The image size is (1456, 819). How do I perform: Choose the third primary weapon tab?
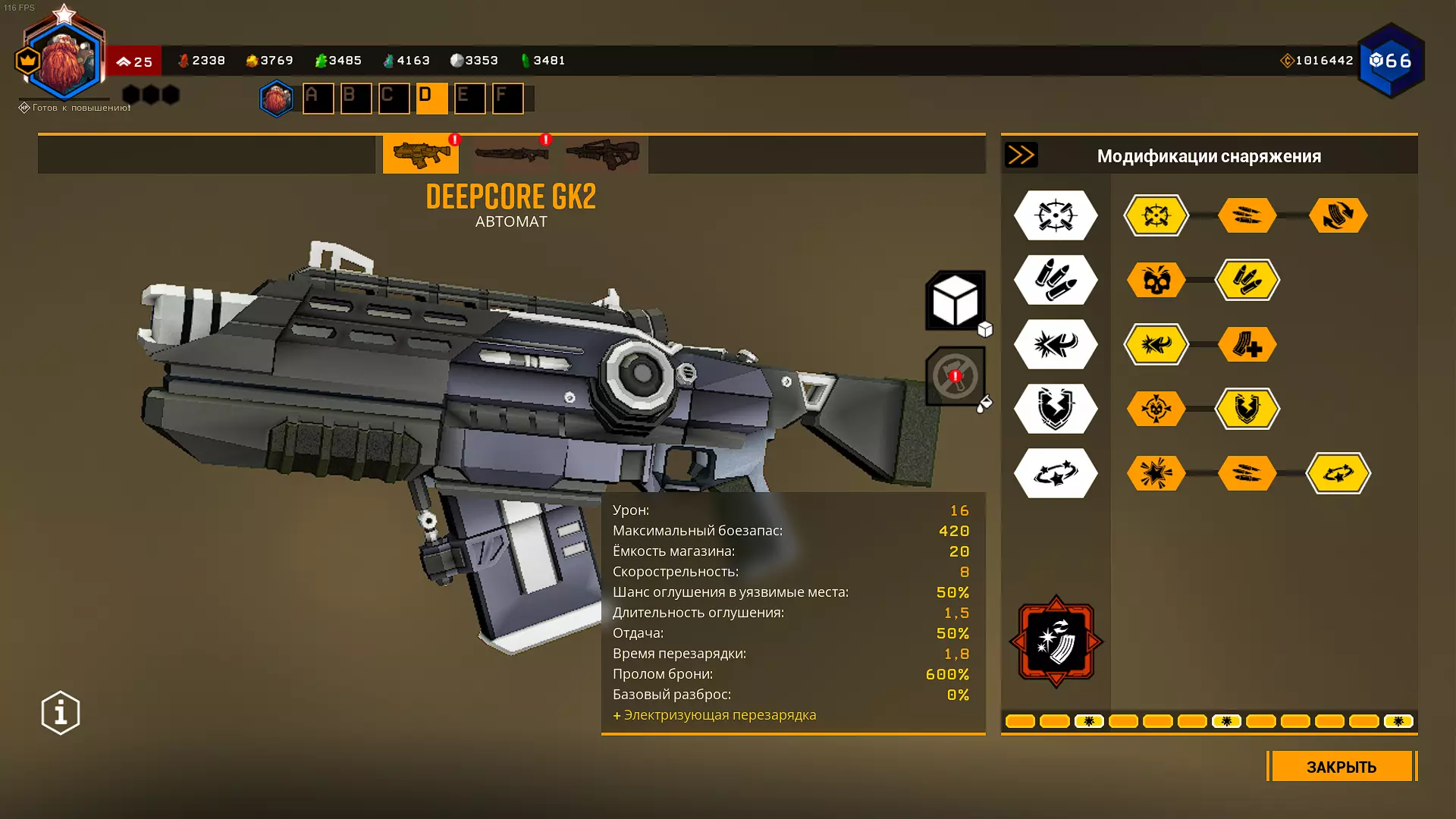(x=602, y=154)
